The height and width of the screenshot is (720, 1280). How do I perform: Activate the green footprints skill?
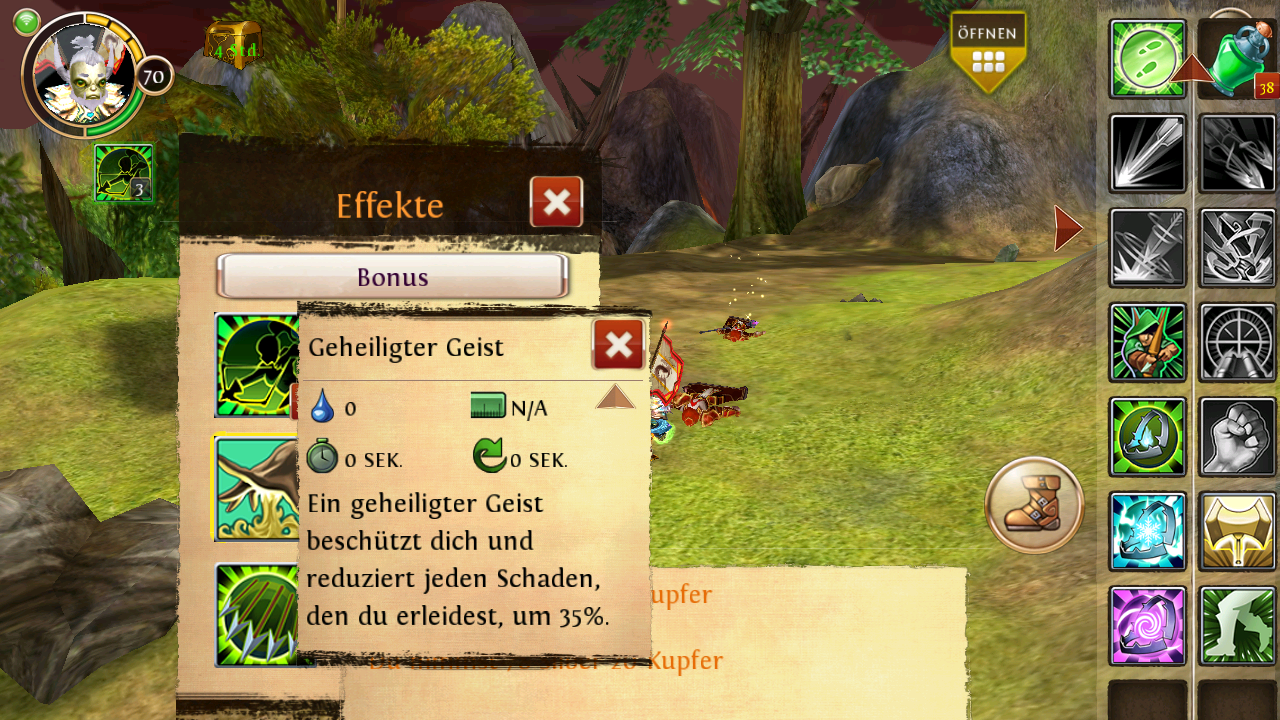pyautogui.click(x=1147, y=58)
